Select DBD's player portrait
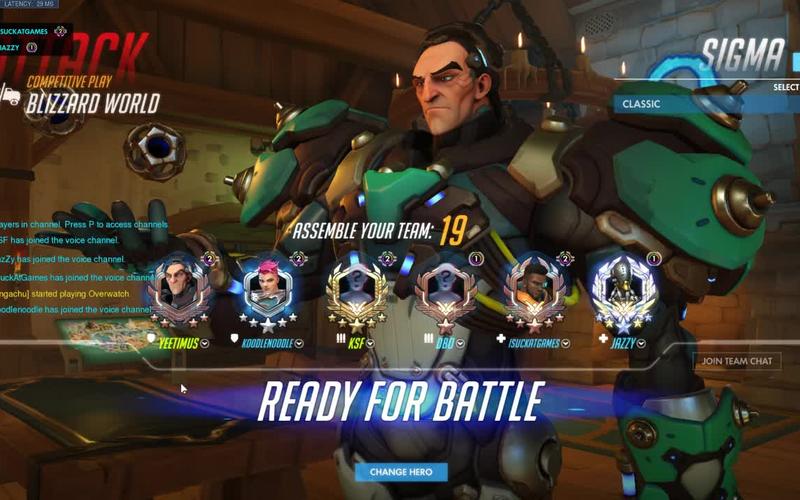 click(447, 290)
